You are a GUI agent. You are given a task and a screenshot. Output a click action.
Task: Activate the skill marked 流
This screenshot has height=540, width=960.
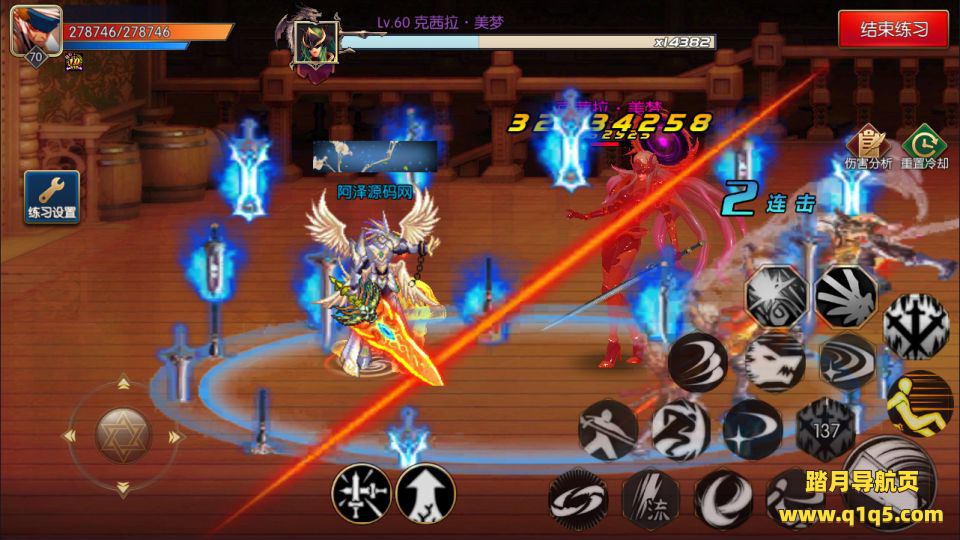(x=651, y=498)
